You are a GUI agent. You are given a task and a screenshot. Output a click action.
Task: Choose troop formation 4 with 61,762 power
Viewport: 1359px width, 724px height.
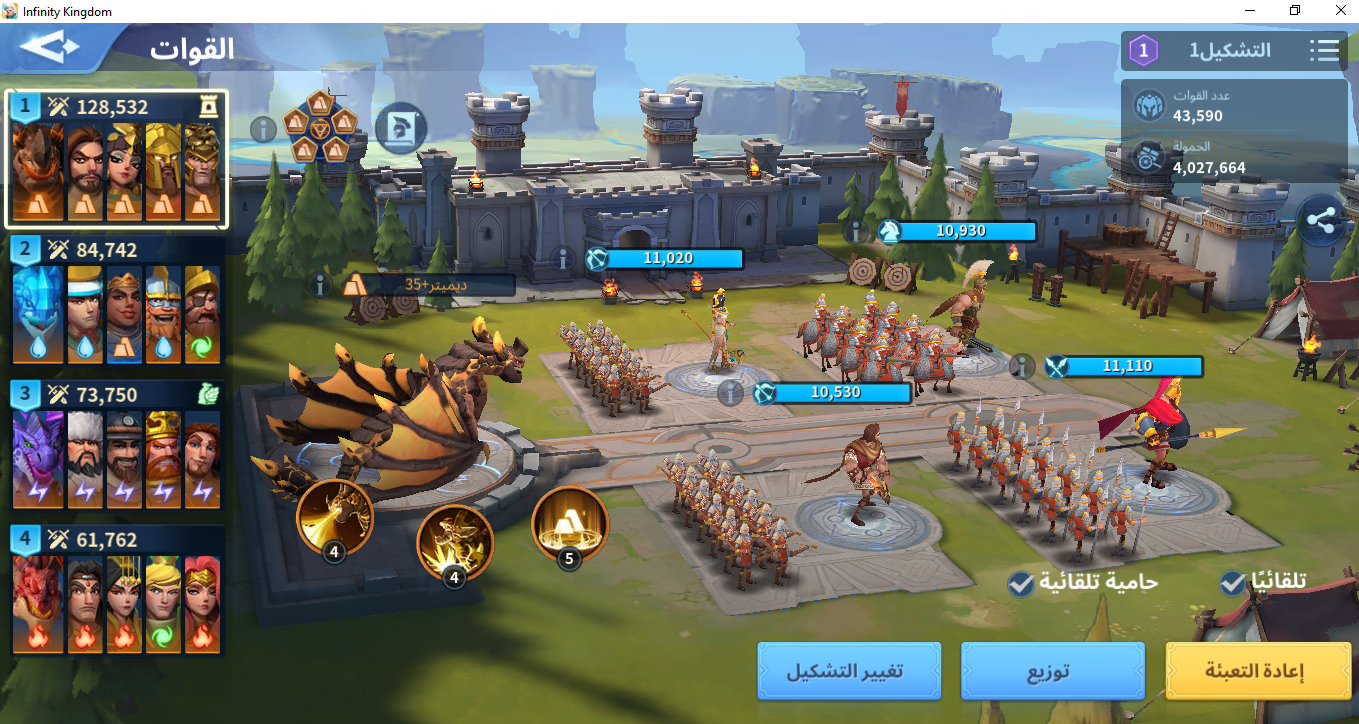(x=117, y=590)
